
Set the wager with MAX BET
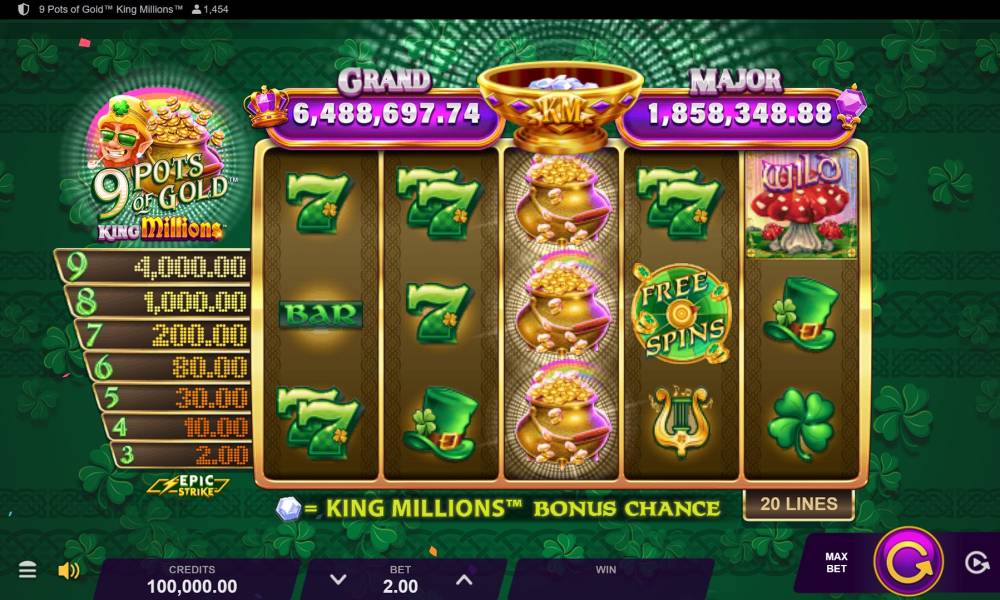(836, 562)
